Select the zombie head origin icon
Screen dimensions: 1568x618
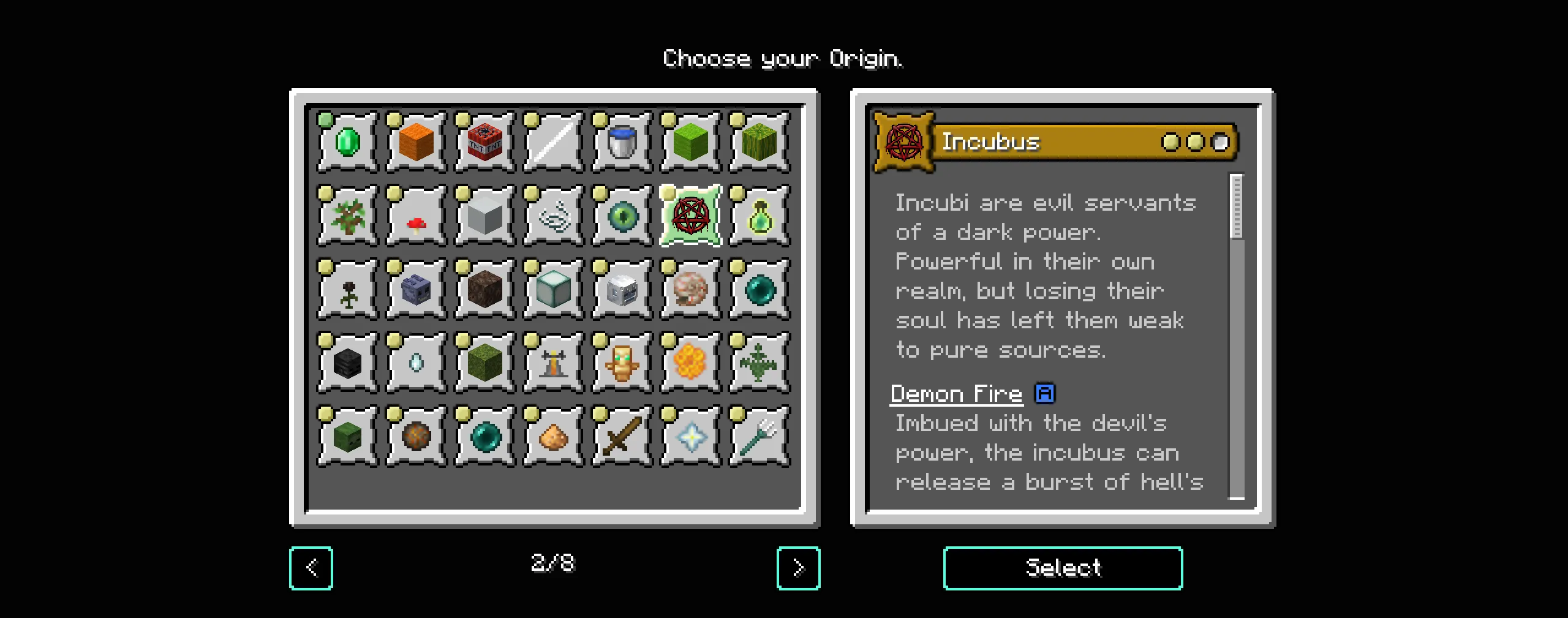pos(346,436)
